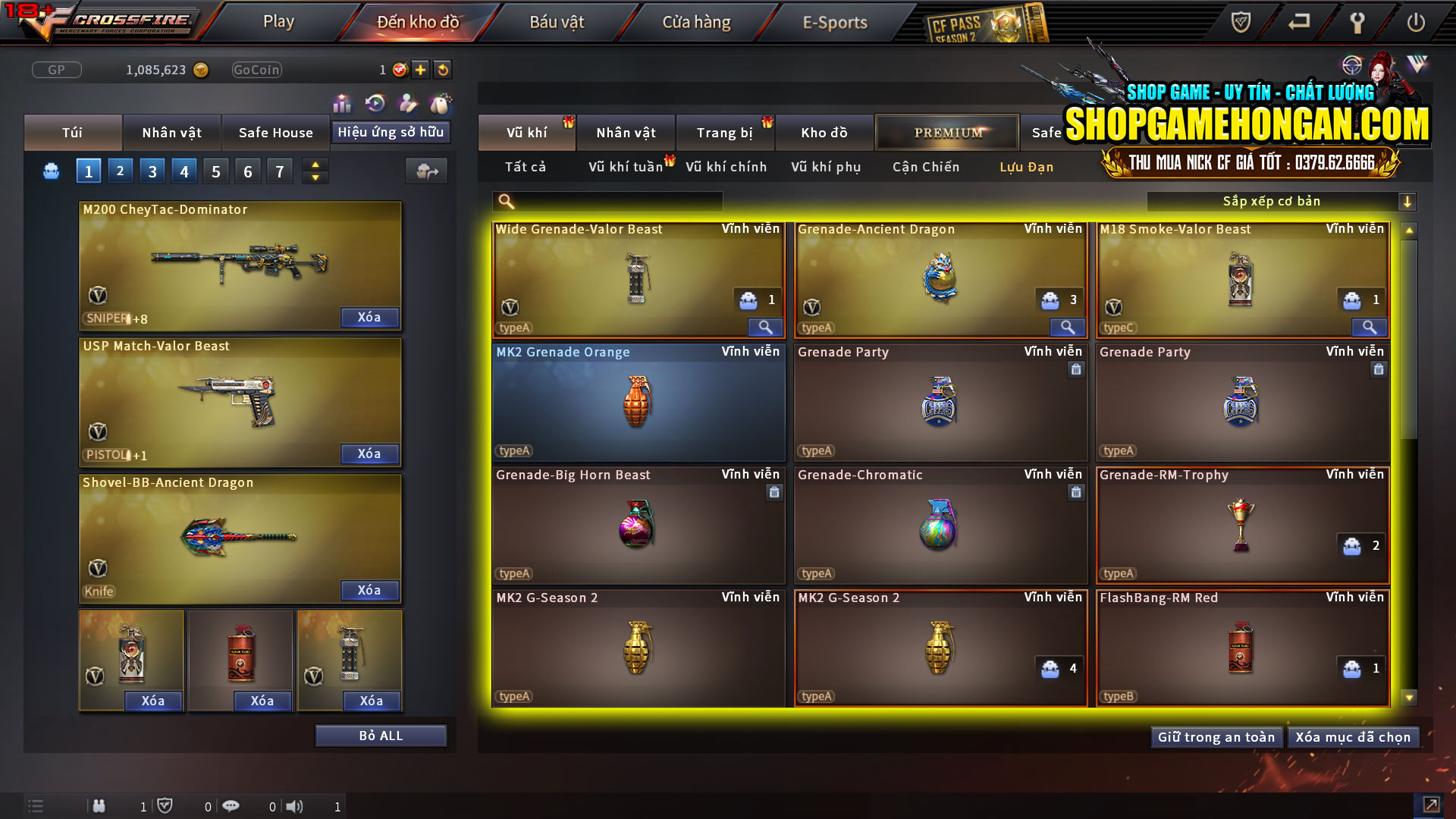Select the ranking stats icon above inventory pages
The height and width of the screenshot is (819, 1456).
(x=342, y=103)
